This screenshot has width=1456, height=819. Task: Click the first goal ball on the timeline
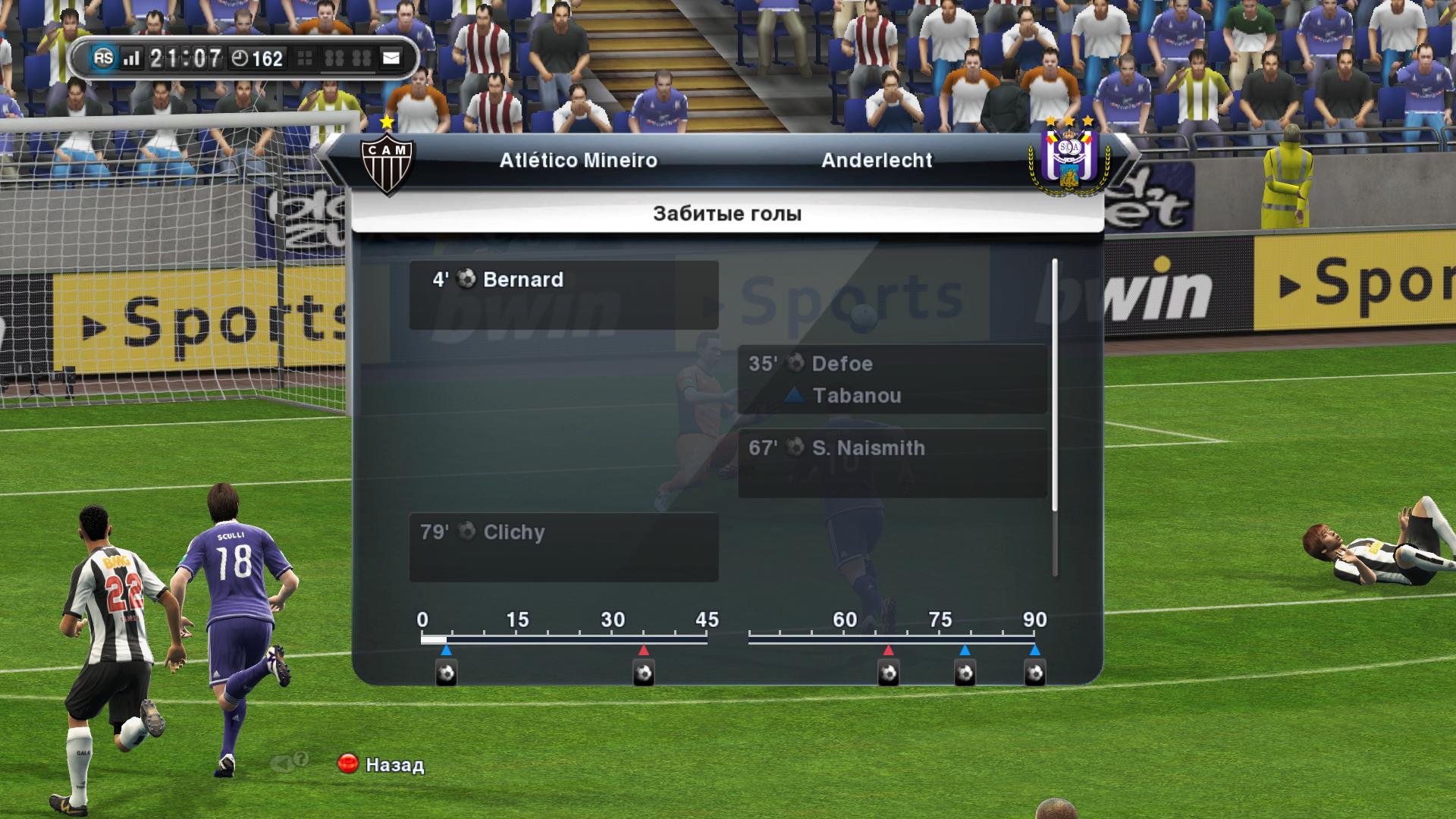point(447,673)
